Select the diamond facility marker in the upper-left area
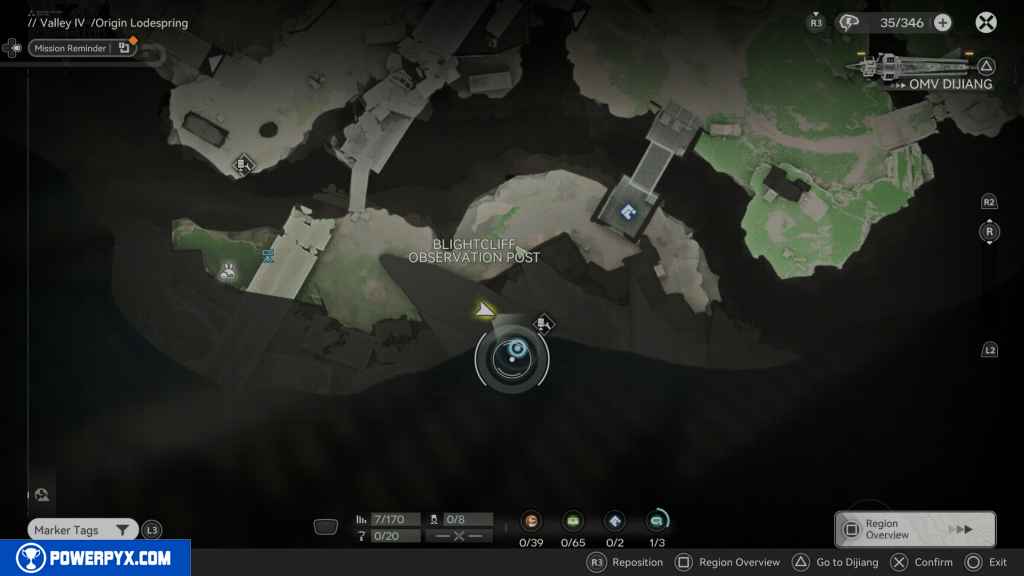Viewport: 1024px width, 576px height. point(242,166)
